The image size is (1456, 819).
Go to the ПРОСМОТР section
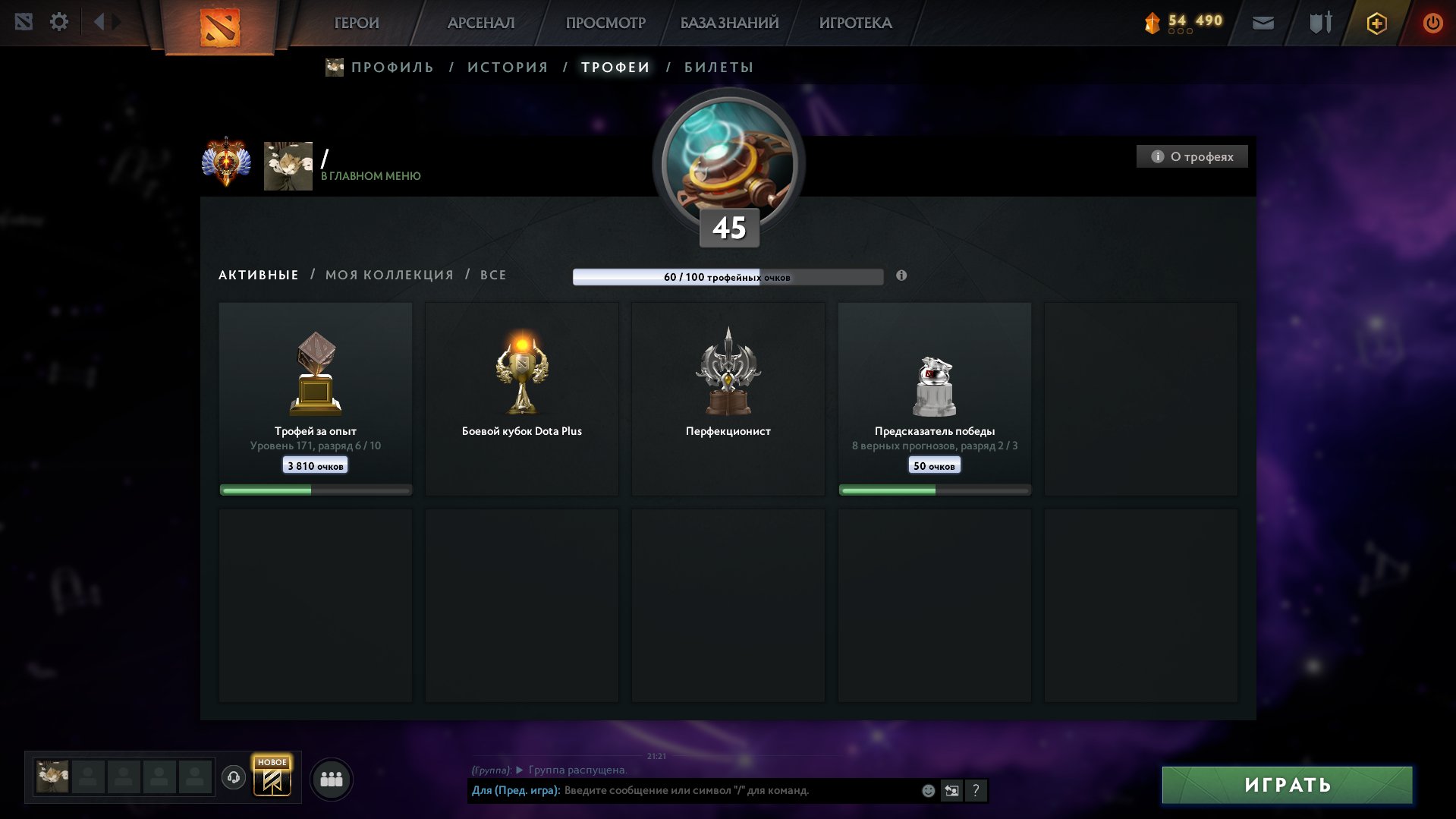tap(605, 23)
